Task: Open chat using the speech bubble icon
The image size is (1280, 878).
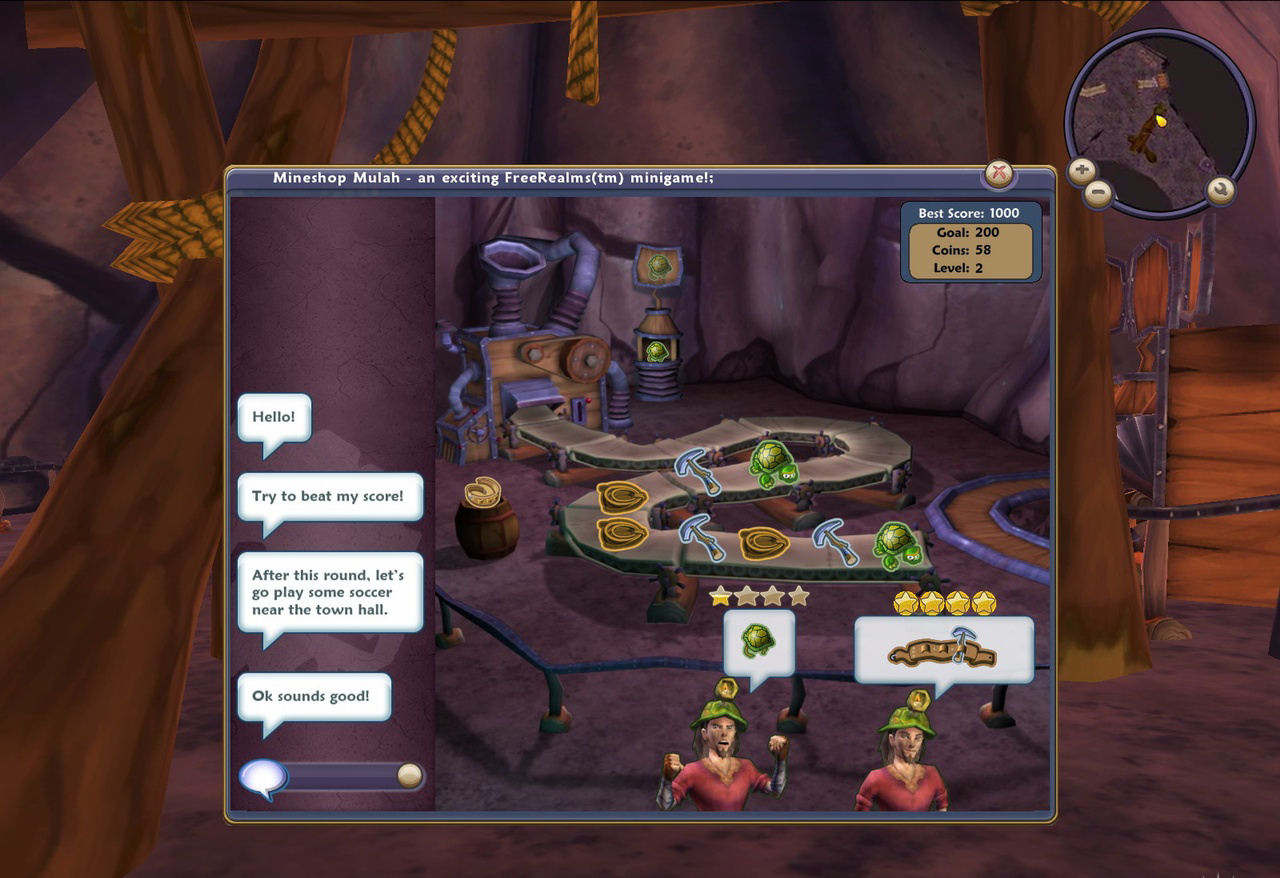Action: point(262,778)
